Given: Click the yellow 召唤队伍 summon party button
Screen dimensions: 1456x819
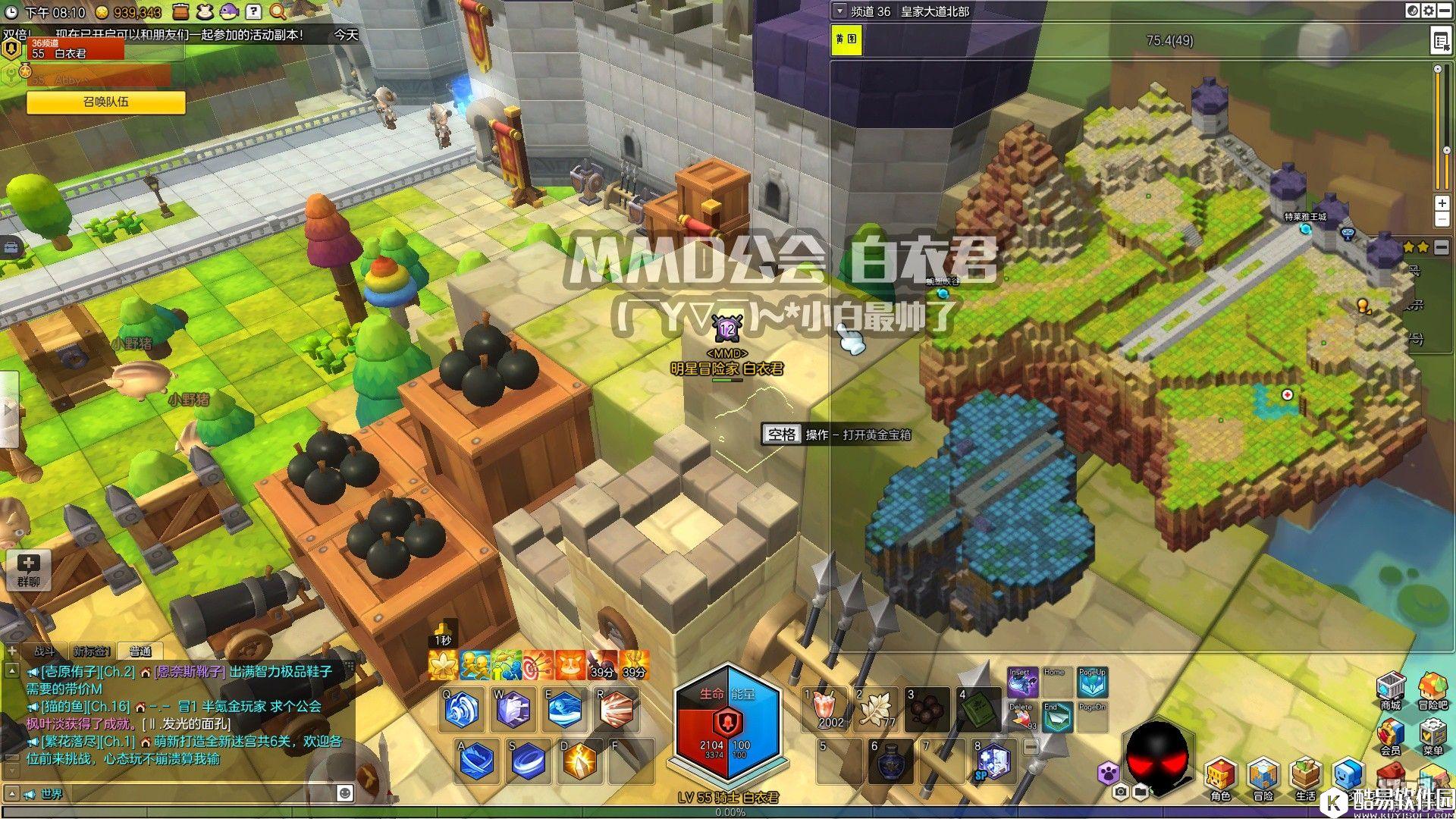Looking at the screenshot, I should click(x=106, y=102).
